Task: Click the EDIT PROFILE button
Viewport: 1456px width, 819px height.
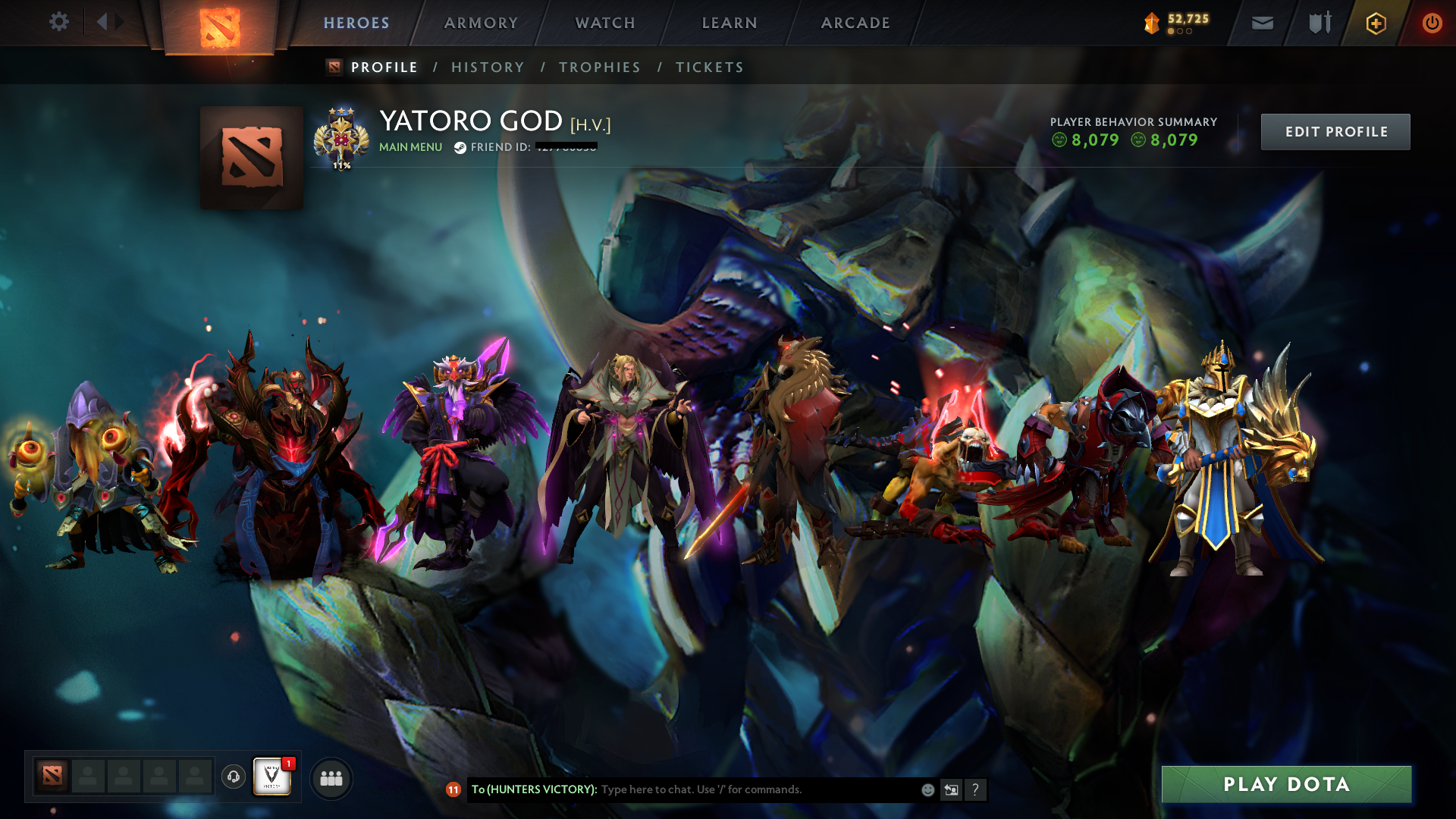Action: tap(1335, 131)
